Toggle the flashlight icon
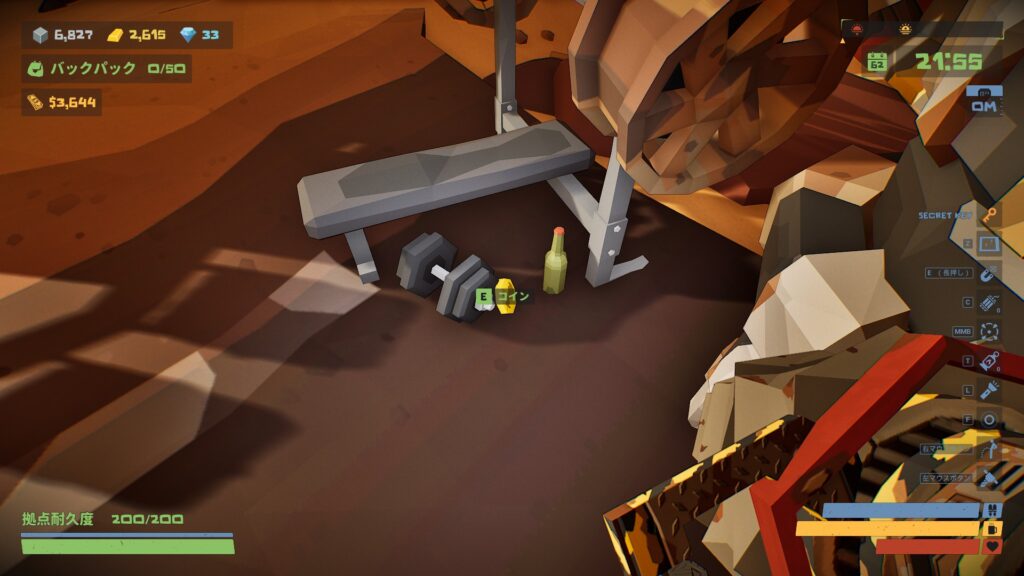 pyautogui.click(x=989, y=390)
